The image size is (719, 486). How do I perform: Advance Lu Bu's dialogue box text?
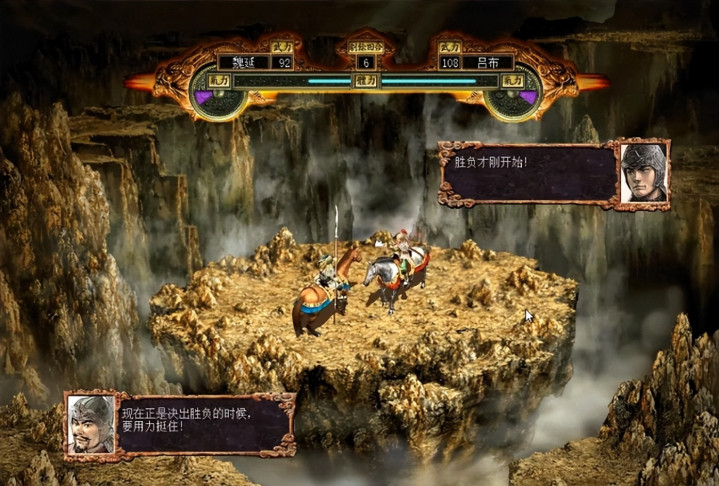[528, 174]
